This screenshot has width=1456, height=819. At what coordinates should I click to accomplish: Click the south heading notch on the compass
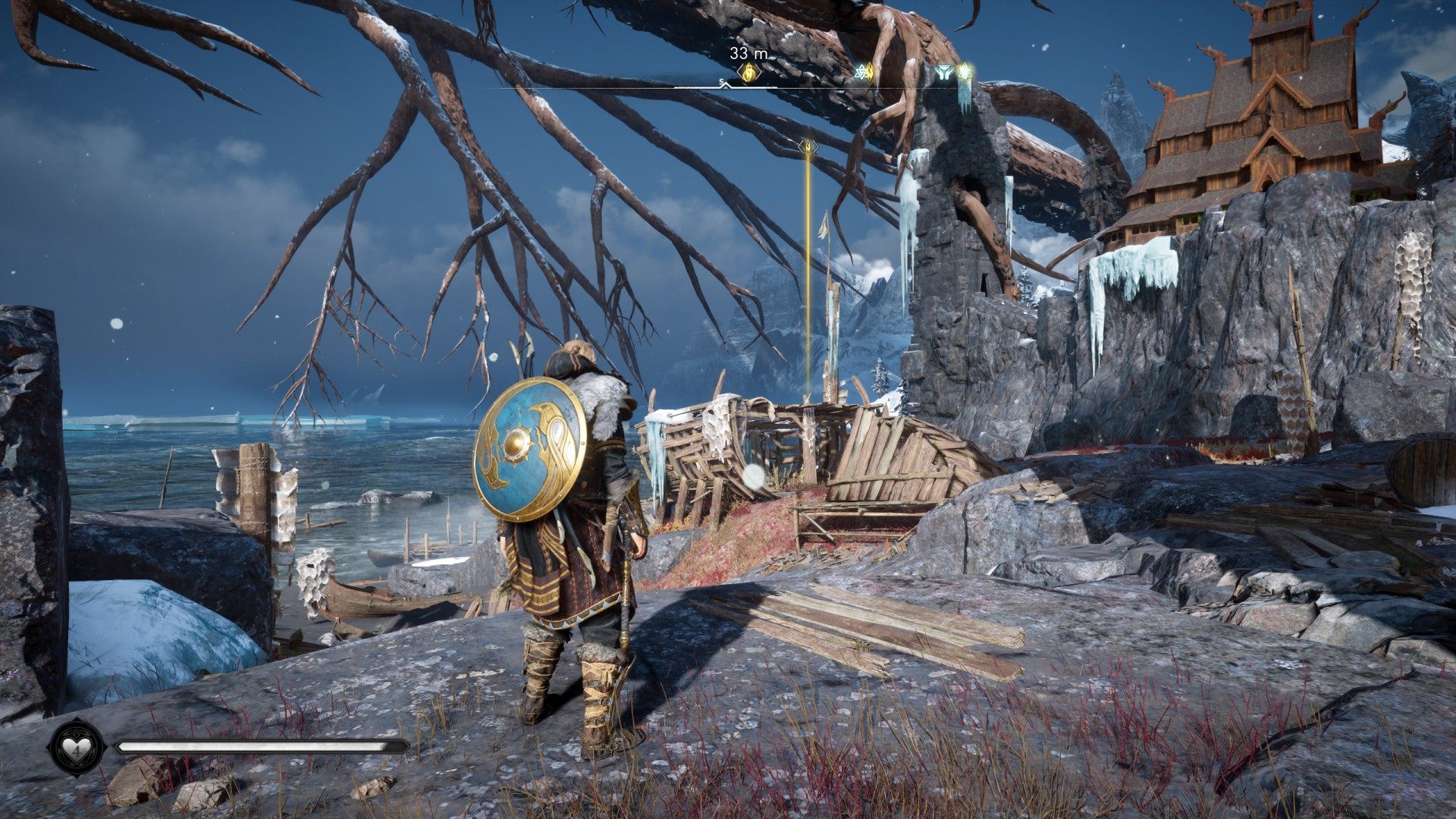[723, 83]
